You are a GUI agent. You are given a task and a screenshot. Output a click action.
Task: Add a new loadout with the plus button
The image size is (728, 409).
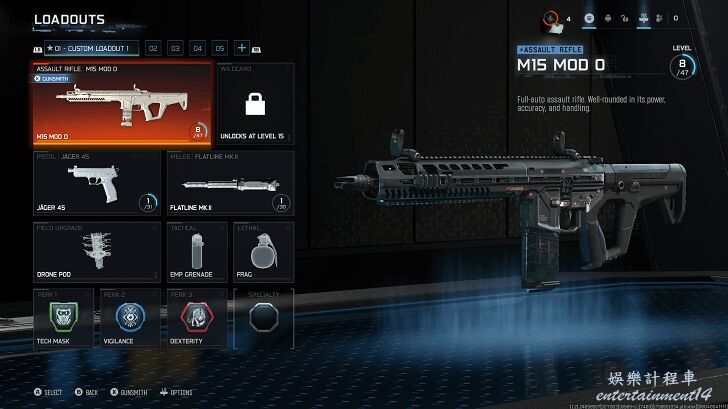coord(242,48)
